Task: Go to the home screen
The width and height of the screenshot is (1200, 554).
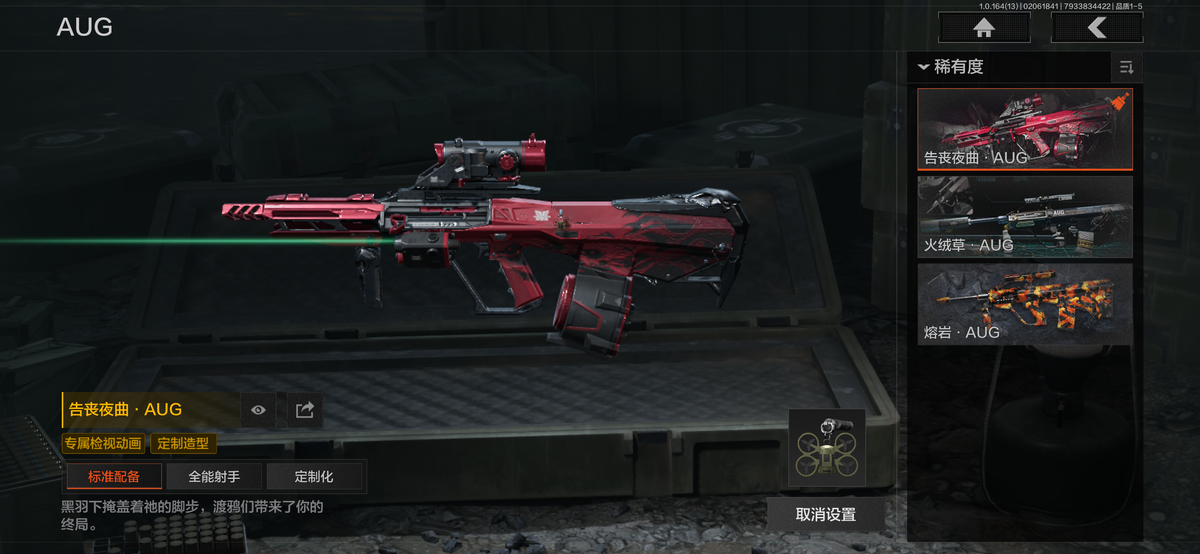Action: click(x=984, y=28)
